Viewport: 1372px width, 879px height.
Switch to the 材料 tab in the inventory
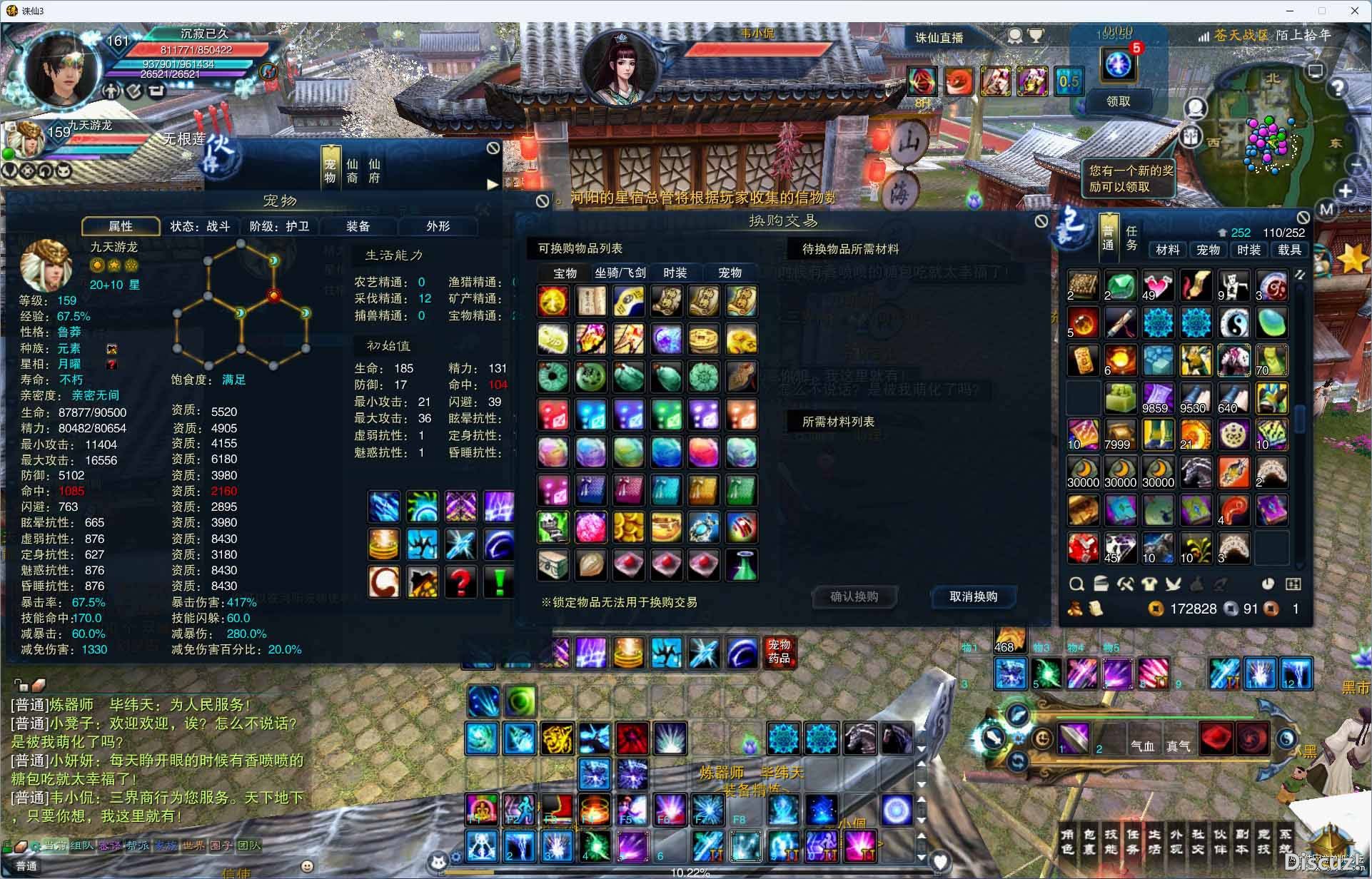[1167, 250]
